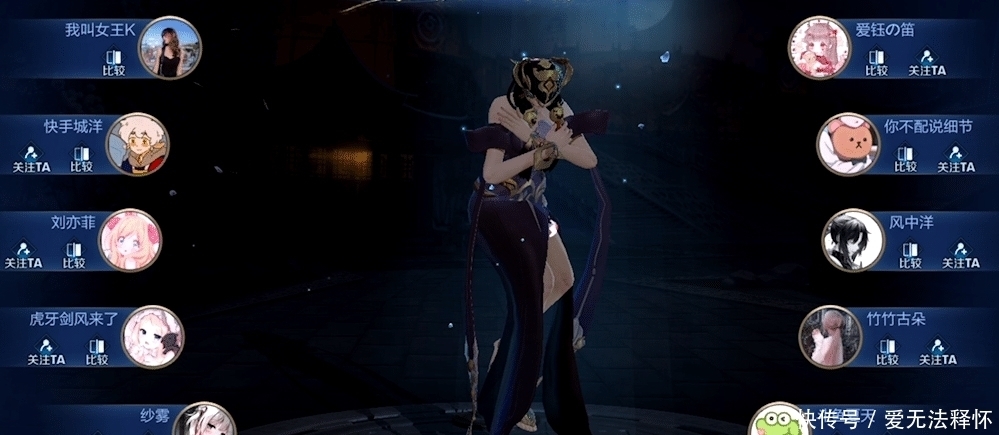This screenshot has height=435, width=999.
Task: Follow player 虎牙剑风来了
Action: (44, 351)
